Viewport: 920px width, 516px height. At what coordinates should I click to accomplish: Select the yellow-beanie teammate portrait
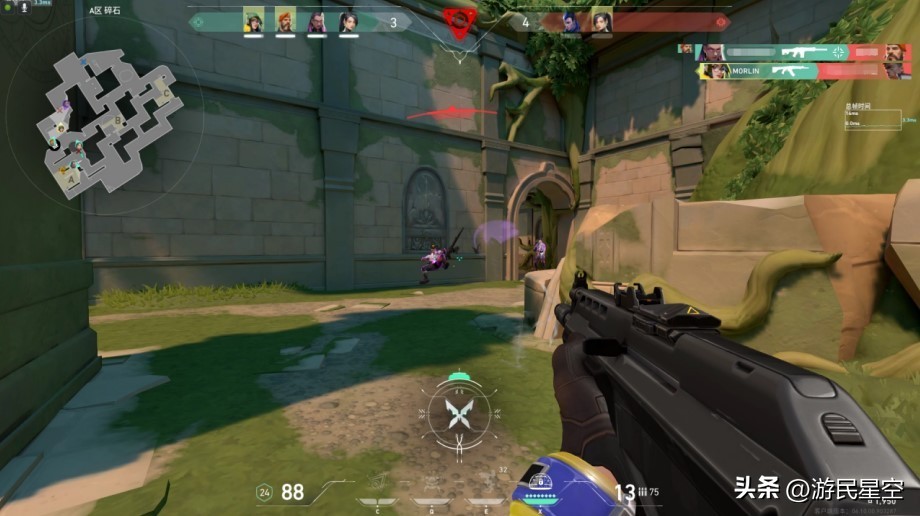(254, 21)
